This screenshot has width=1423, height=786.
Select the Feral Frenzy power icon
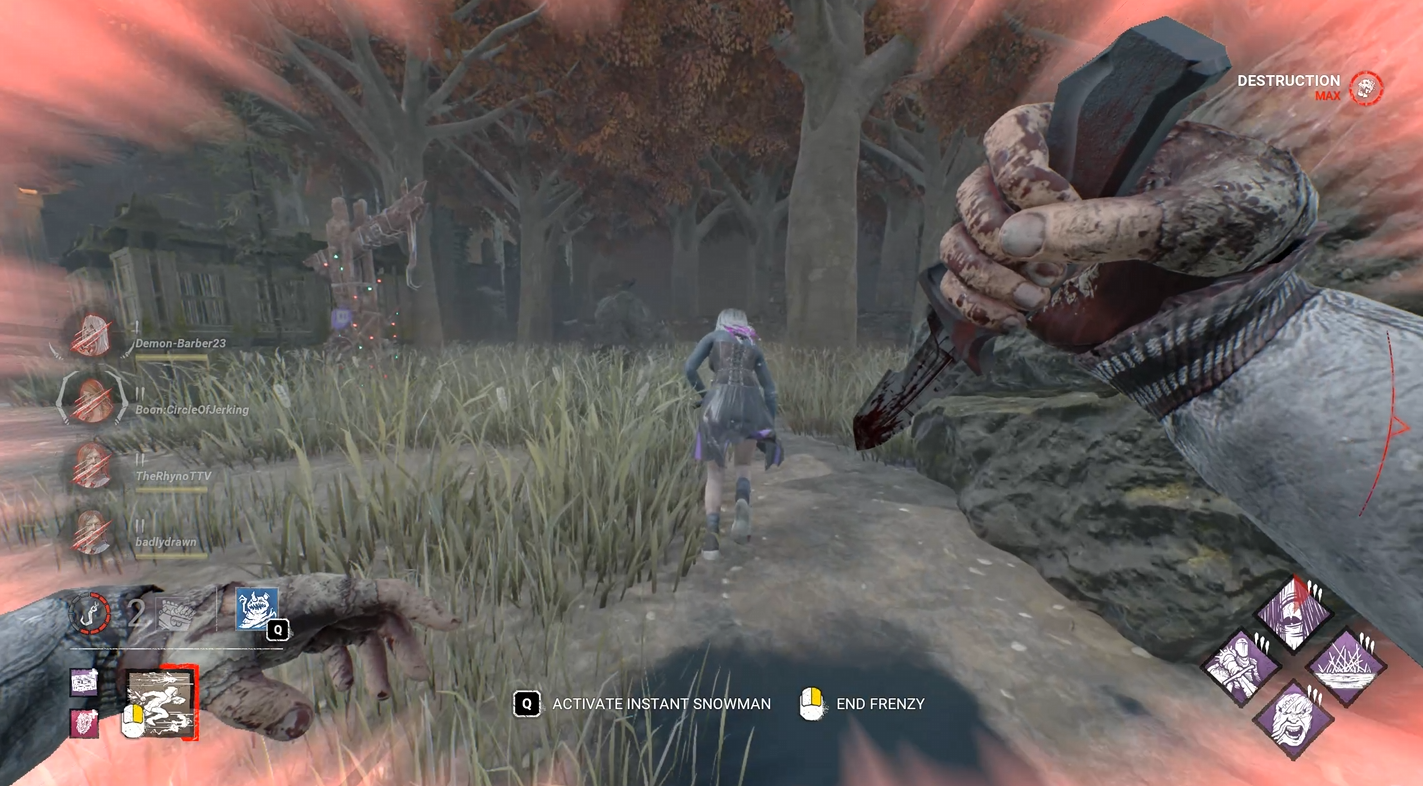click(159, 704)
